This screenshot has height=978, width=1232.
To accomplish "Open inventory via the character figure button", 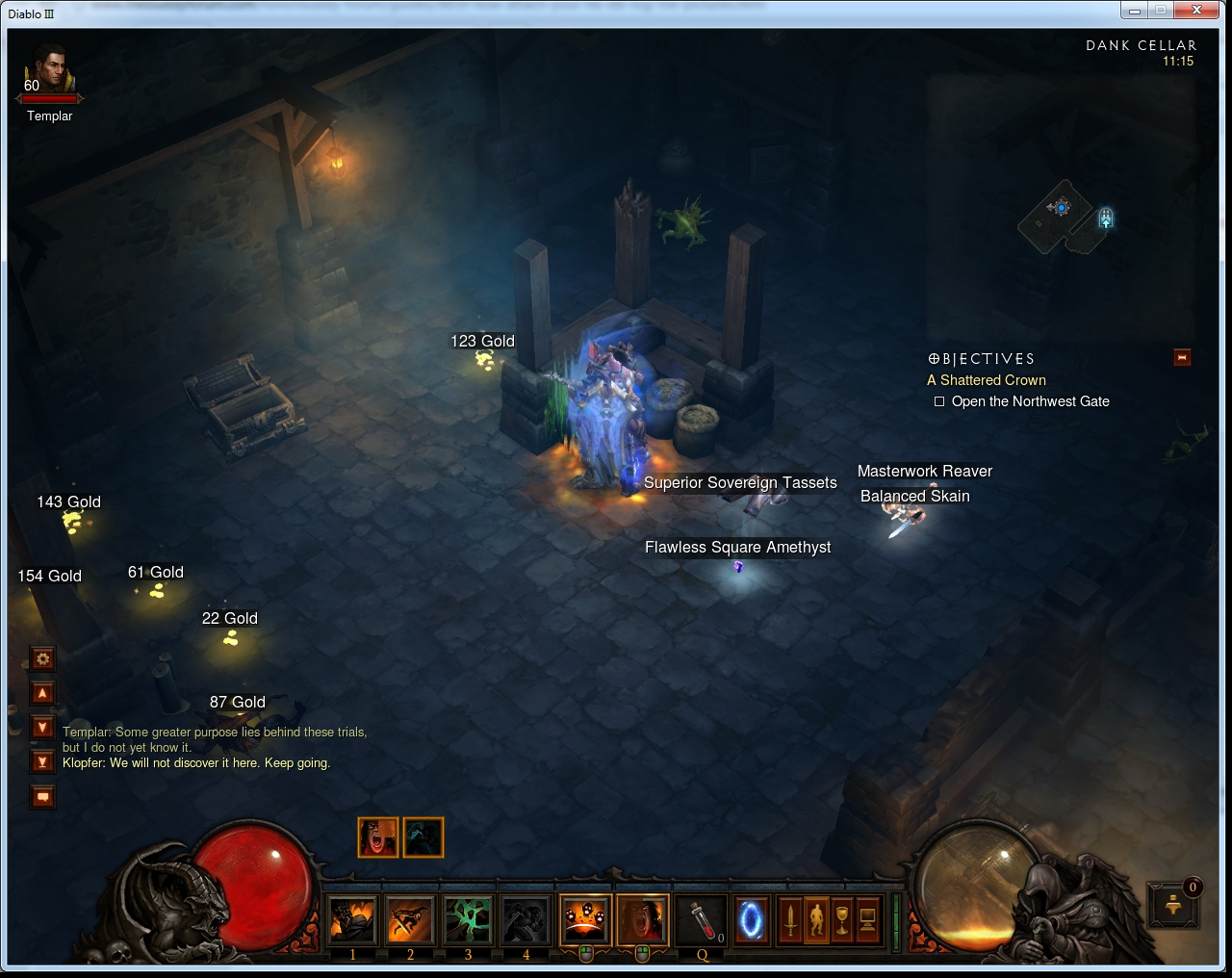I will (x=816, y=920).
